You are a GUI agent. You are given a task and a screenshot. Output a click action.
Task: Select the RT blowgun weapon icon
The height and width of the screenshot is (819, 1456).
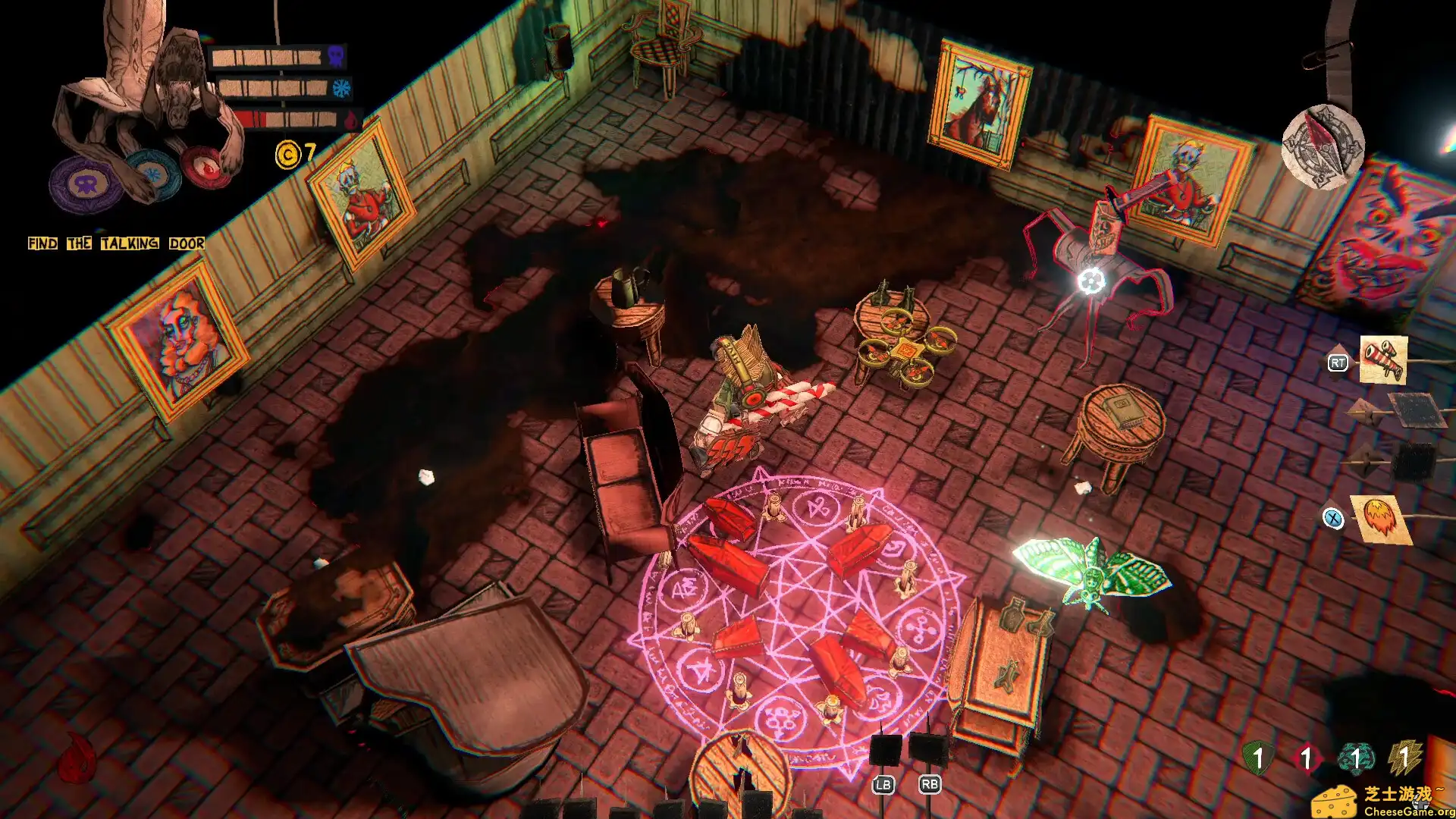[x=1383, y=360]
